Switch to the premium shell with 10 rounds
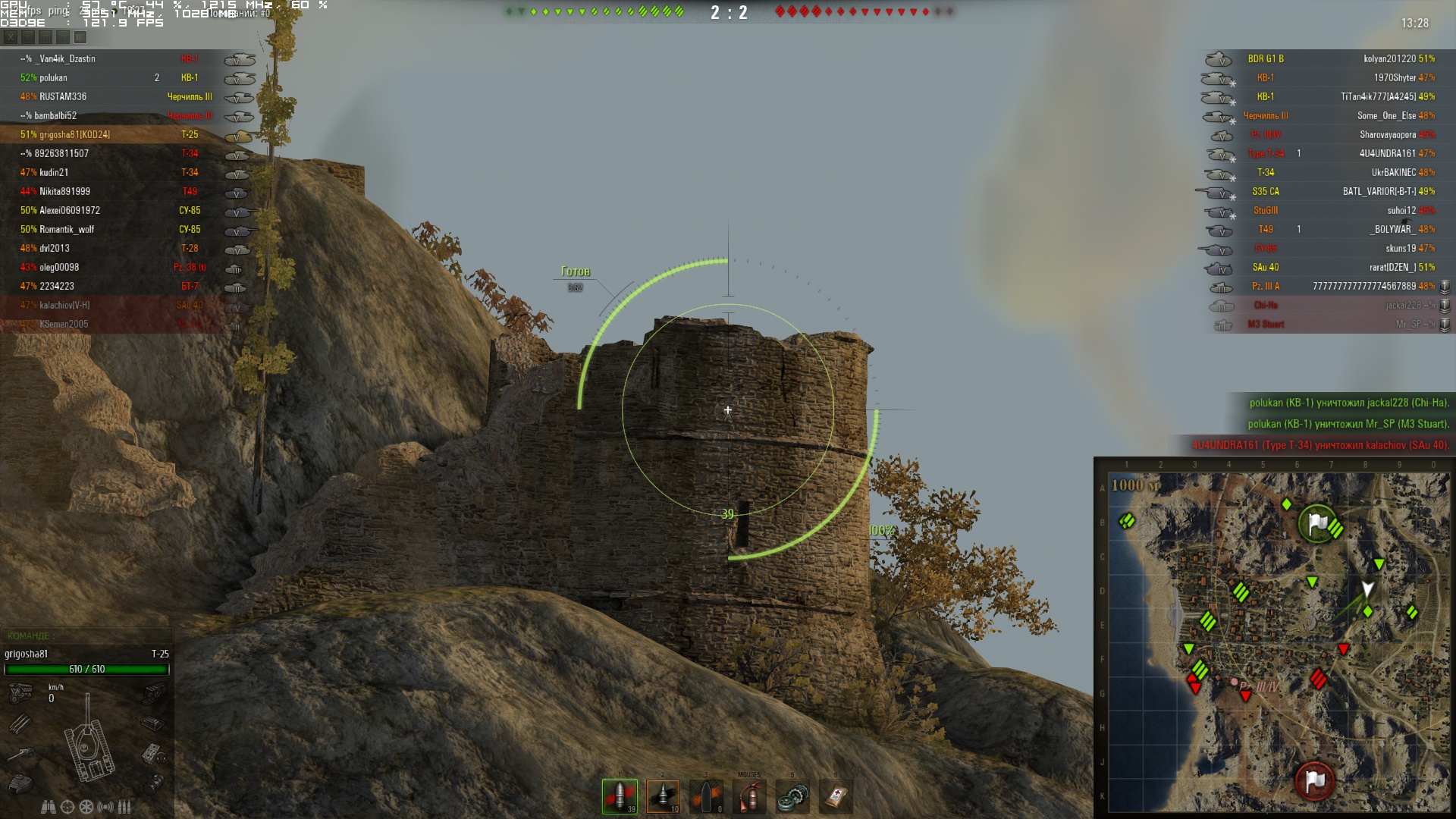The image size is (1456, 819). click(663, 796)
